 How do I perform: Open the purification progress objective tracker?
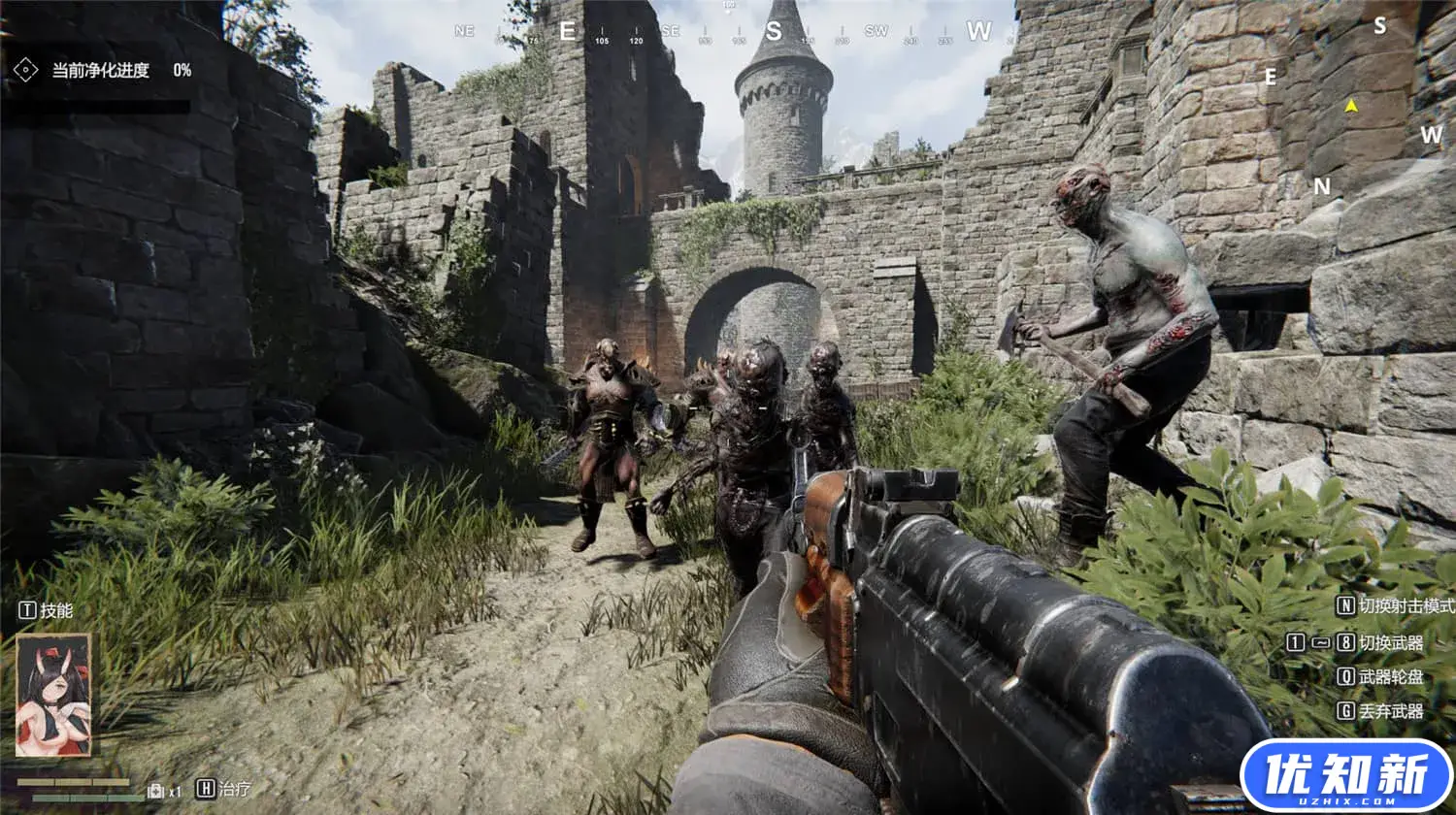click(x=101, y=70)
